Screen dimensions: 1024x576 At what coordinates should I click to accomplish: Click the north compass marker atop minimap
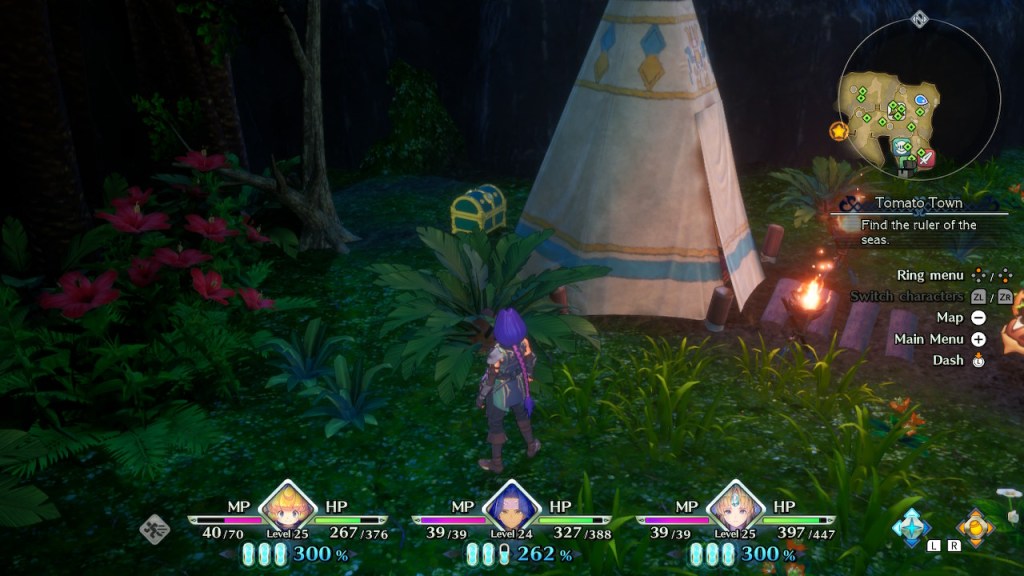(920, 19)
